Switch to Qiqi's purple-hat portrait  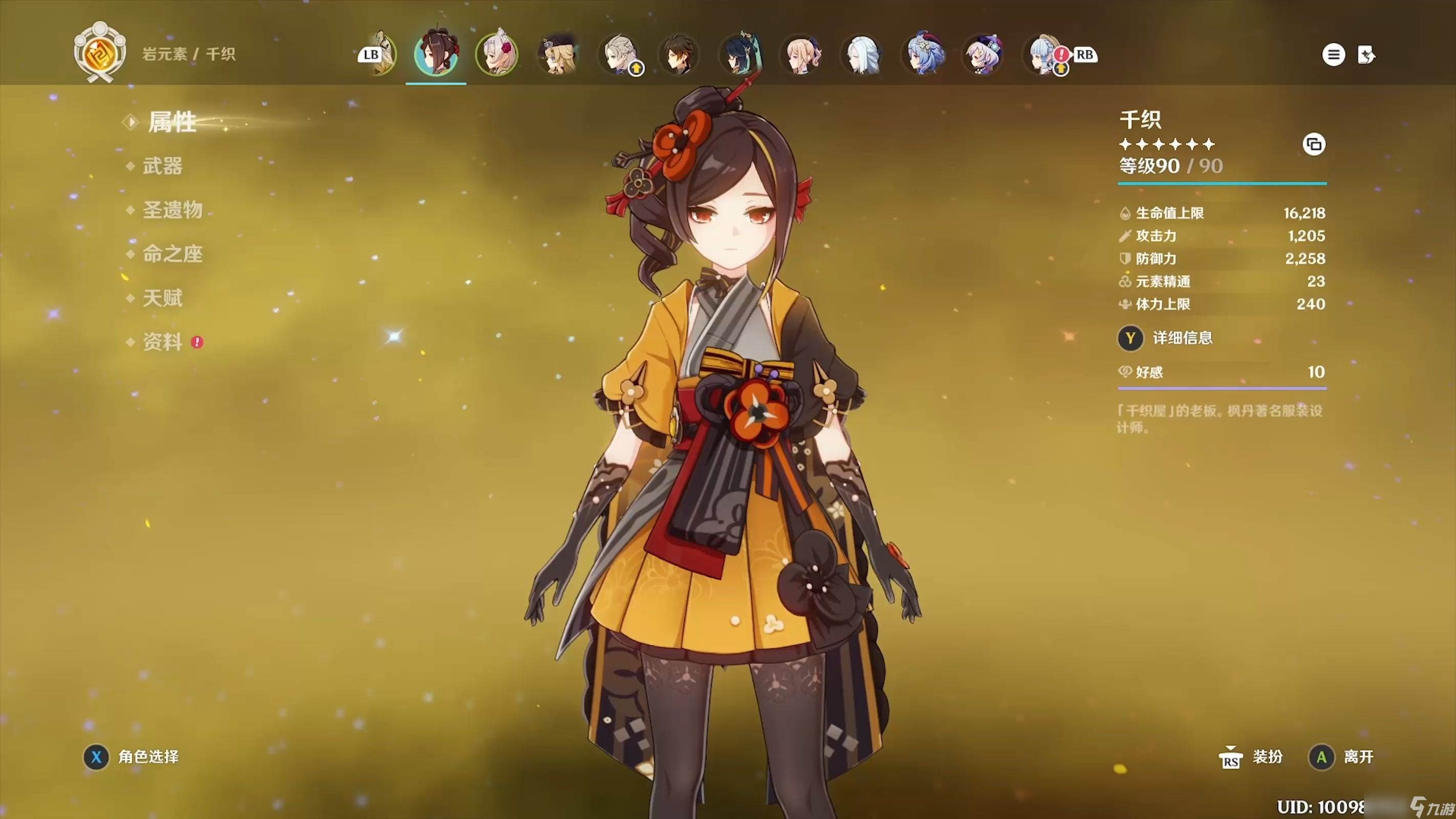984,55
